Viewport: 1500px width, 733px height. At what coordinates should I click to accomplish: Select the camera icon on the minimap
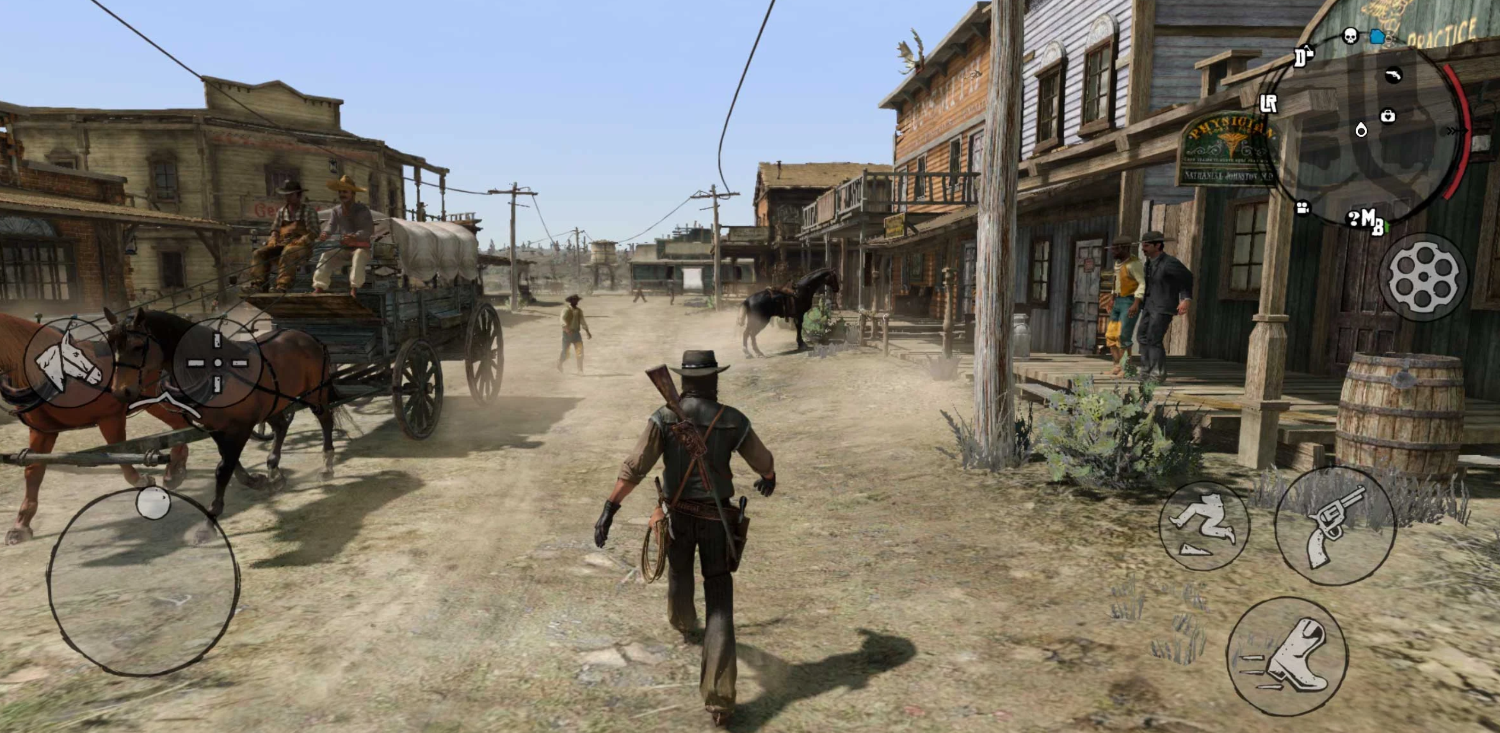(1303, 208)
